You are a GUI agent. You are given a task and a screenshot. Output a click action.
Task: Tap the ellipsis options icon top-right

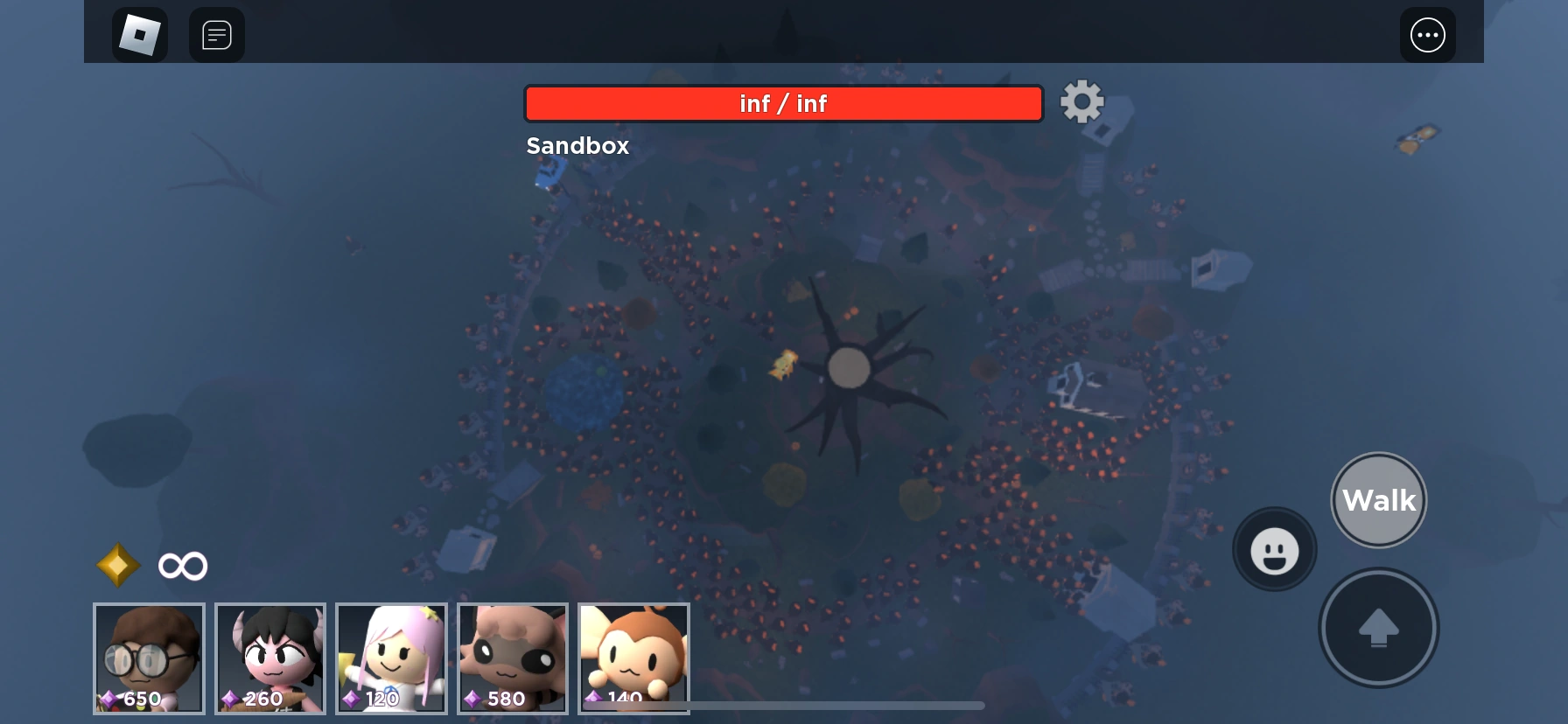[1428, 35]
